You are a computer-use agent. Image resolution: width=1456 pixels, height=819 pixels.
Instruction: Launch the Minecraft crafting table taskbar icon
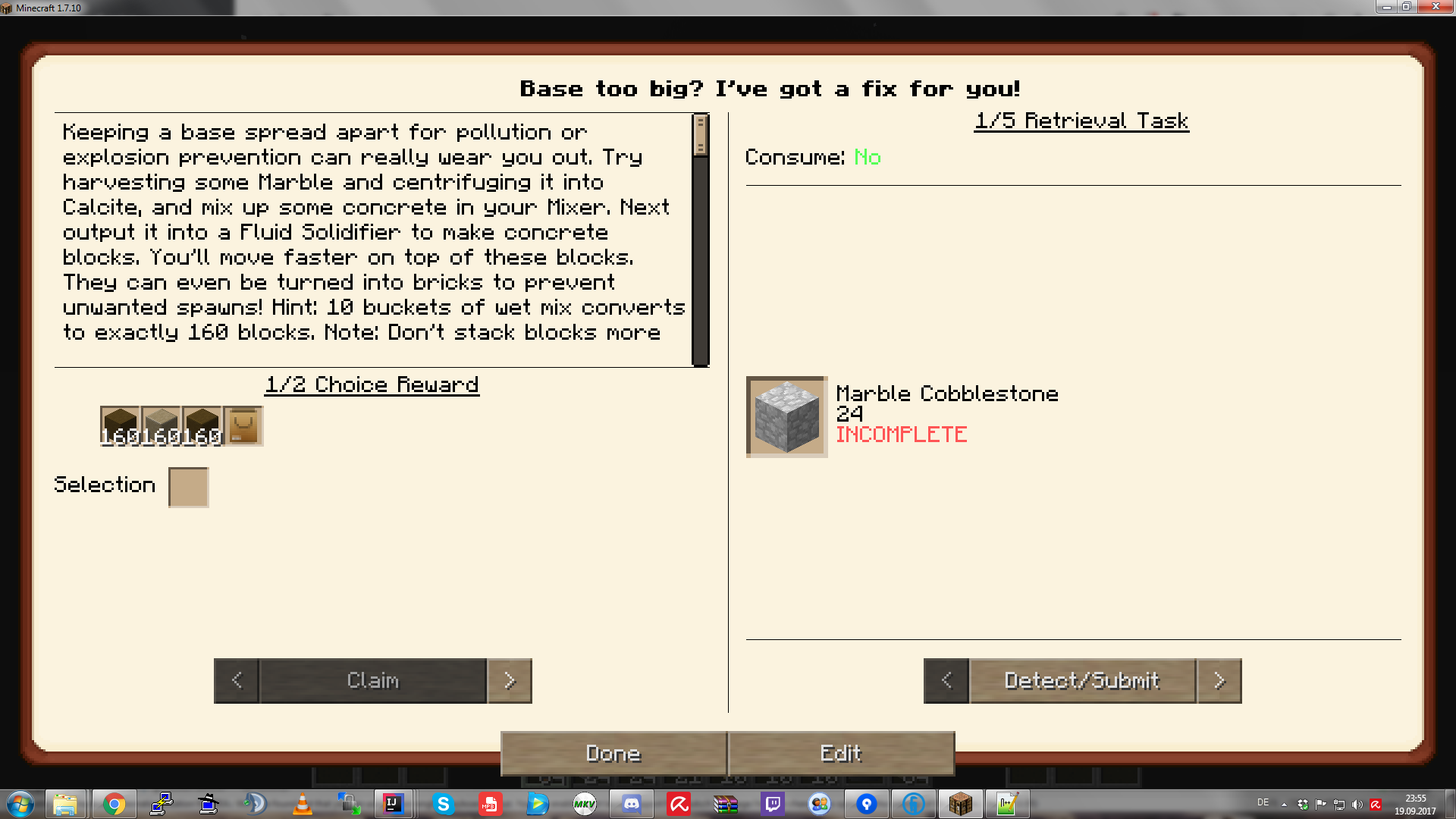click(960, 804)
